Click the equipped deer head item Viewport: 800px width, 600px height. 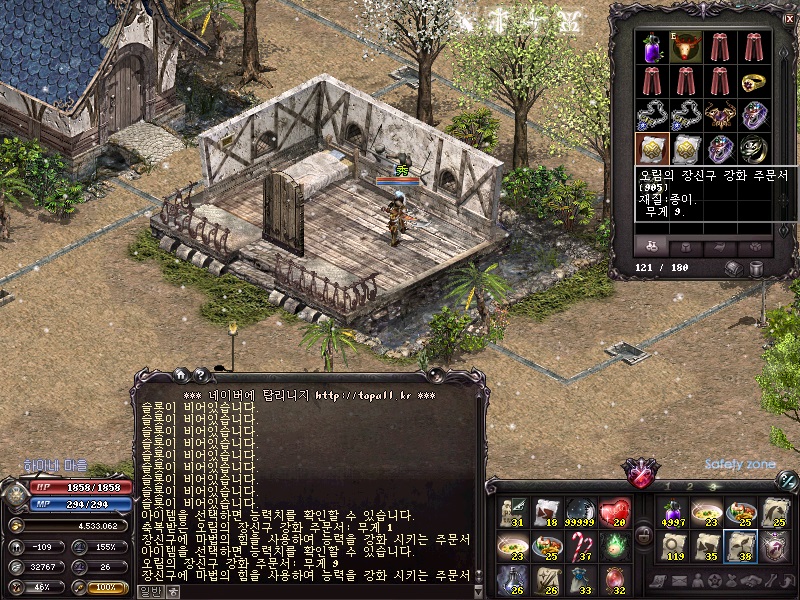pyautogui.click(x=687, y=47)
